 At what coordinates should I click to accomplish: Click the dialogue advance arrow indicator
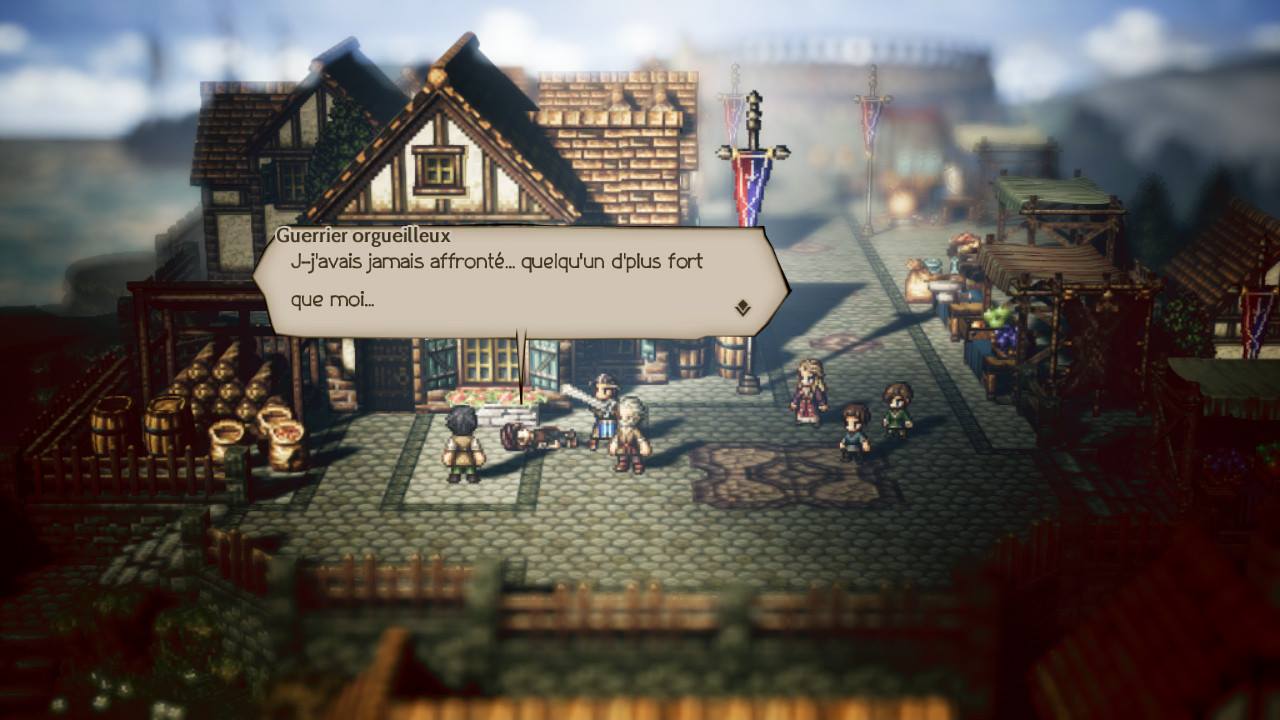coord(741,308)
